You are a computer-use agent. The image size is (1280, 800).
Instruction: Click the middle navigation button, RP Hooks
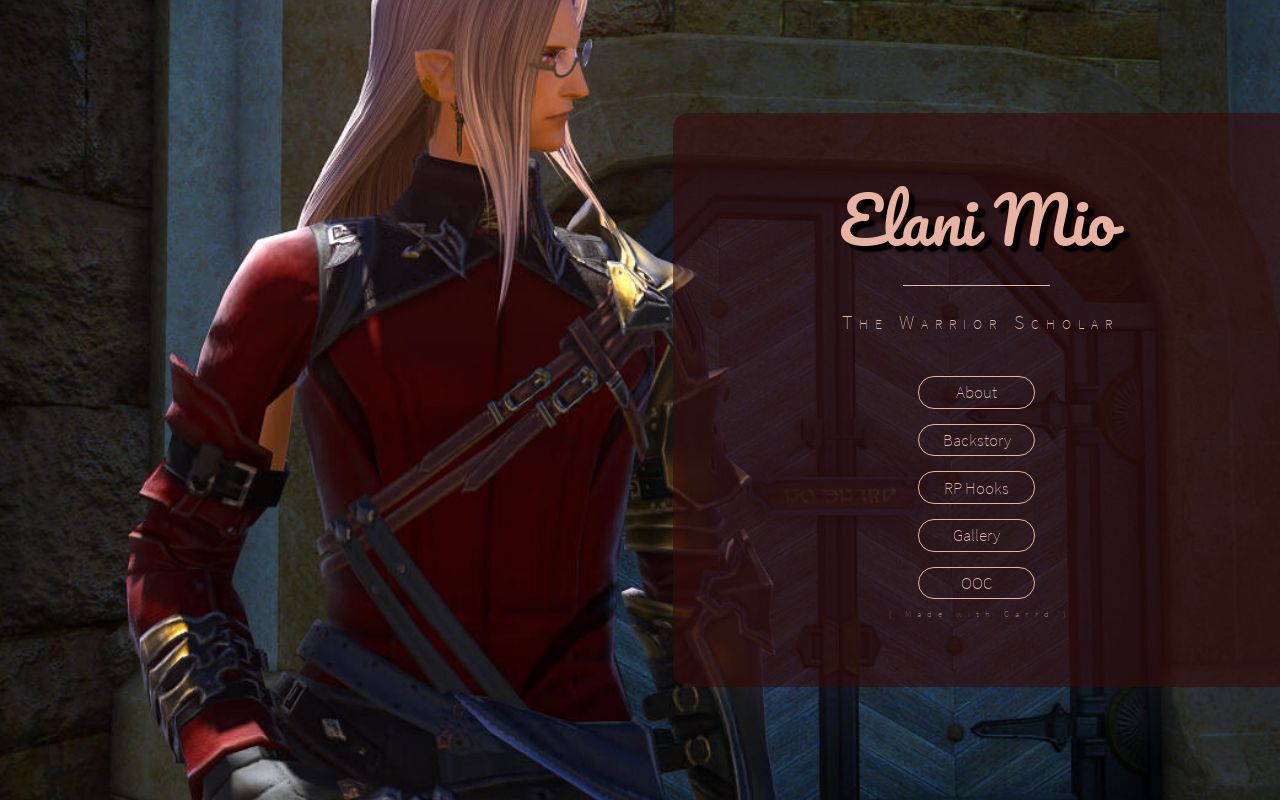pyautogui.click(x=975, y=488)
